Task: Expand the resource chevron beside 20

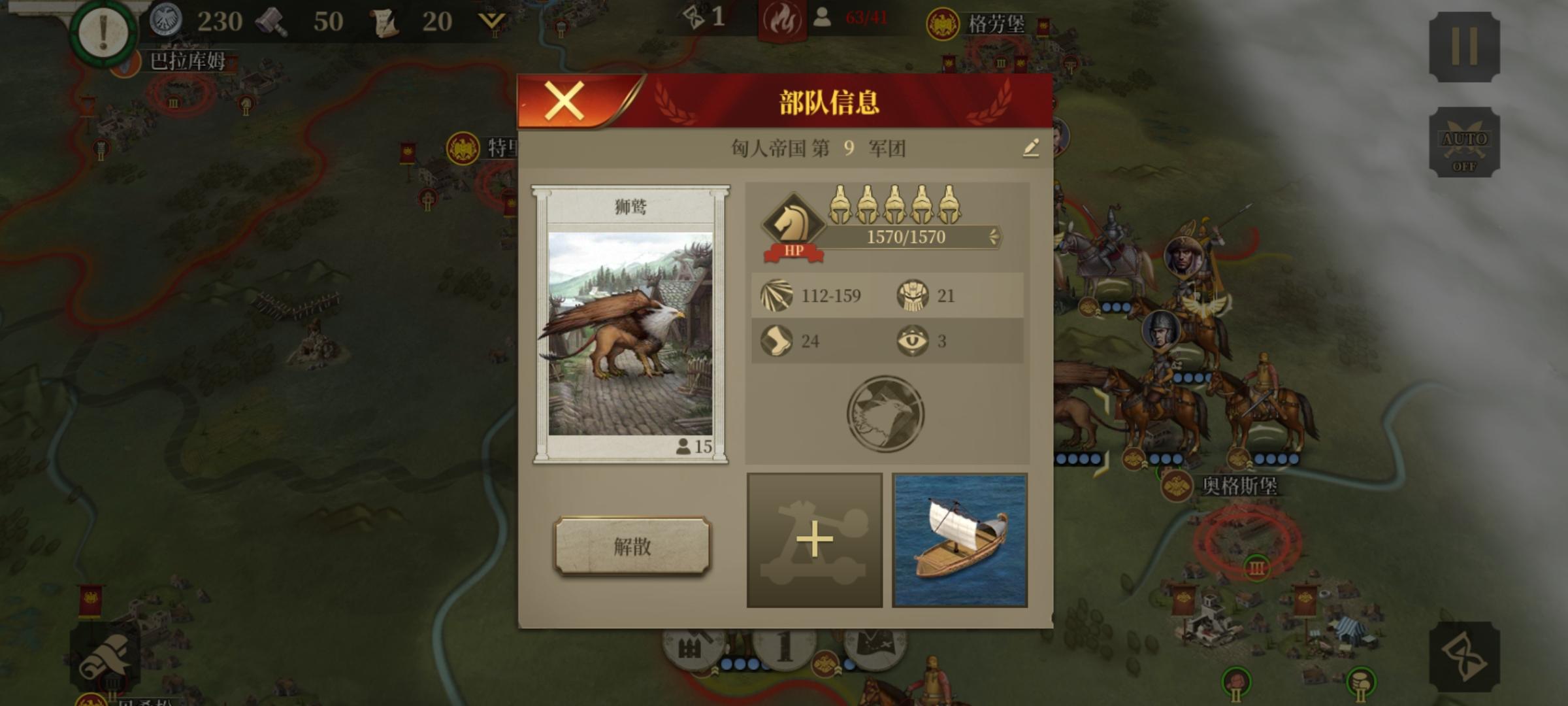Action: tap(492, 20)
